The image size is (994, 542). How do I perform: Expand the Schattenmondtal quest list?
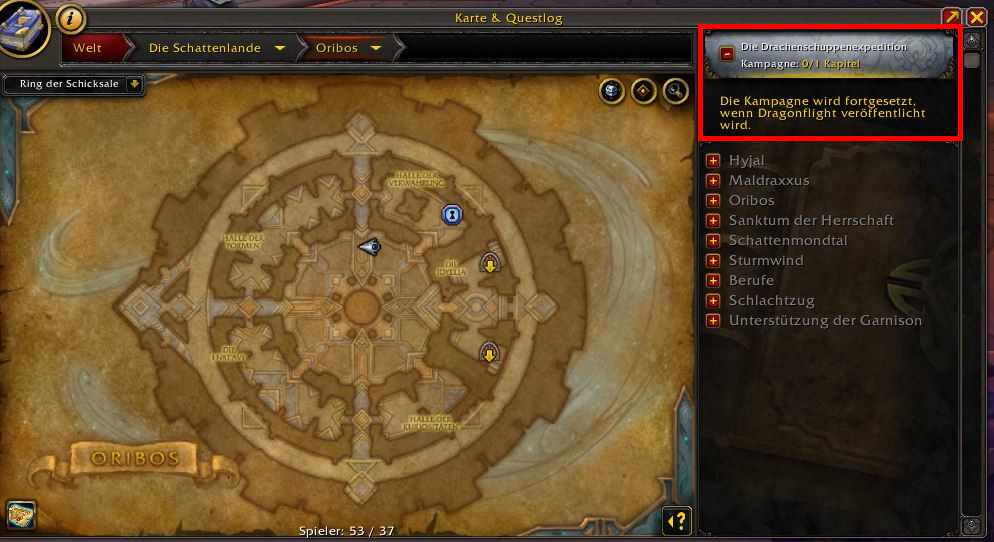tap(713, 241)
